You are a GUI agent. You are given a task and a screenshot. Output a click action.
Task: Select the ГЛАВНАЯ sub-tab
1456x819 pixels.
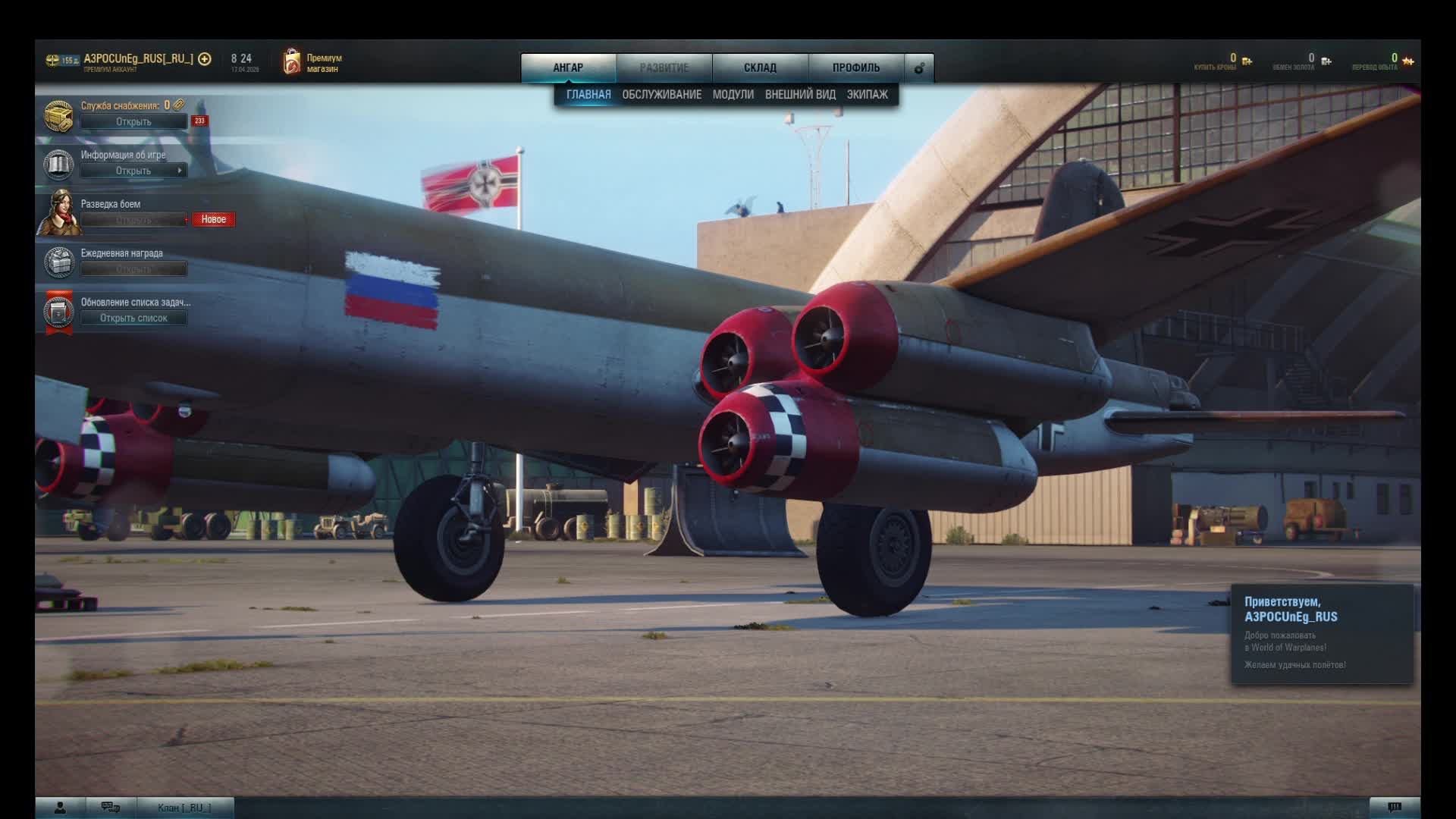pos(588,94)
